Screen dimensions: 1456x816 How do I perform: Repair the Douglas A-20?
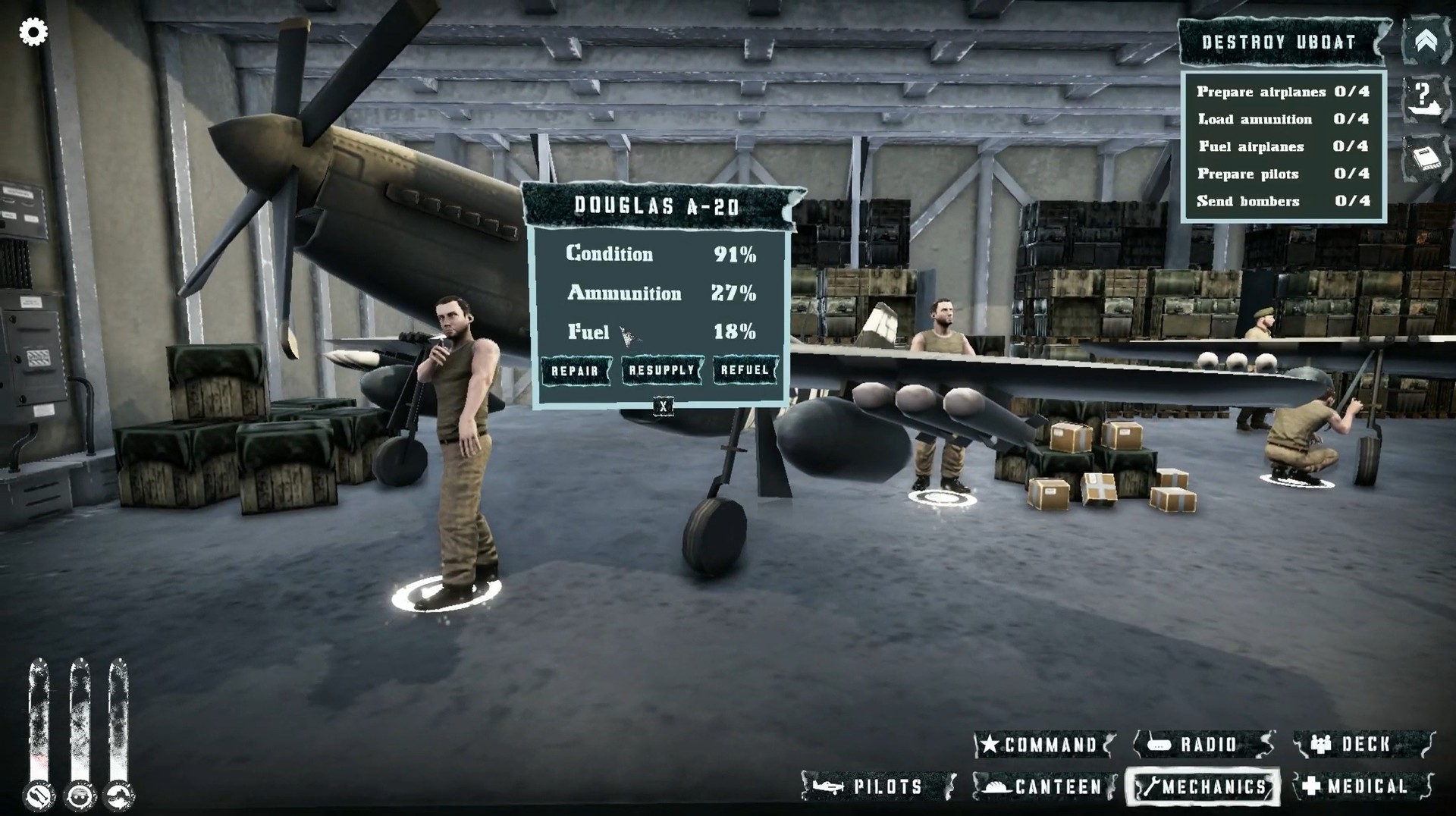coord(576,371)
